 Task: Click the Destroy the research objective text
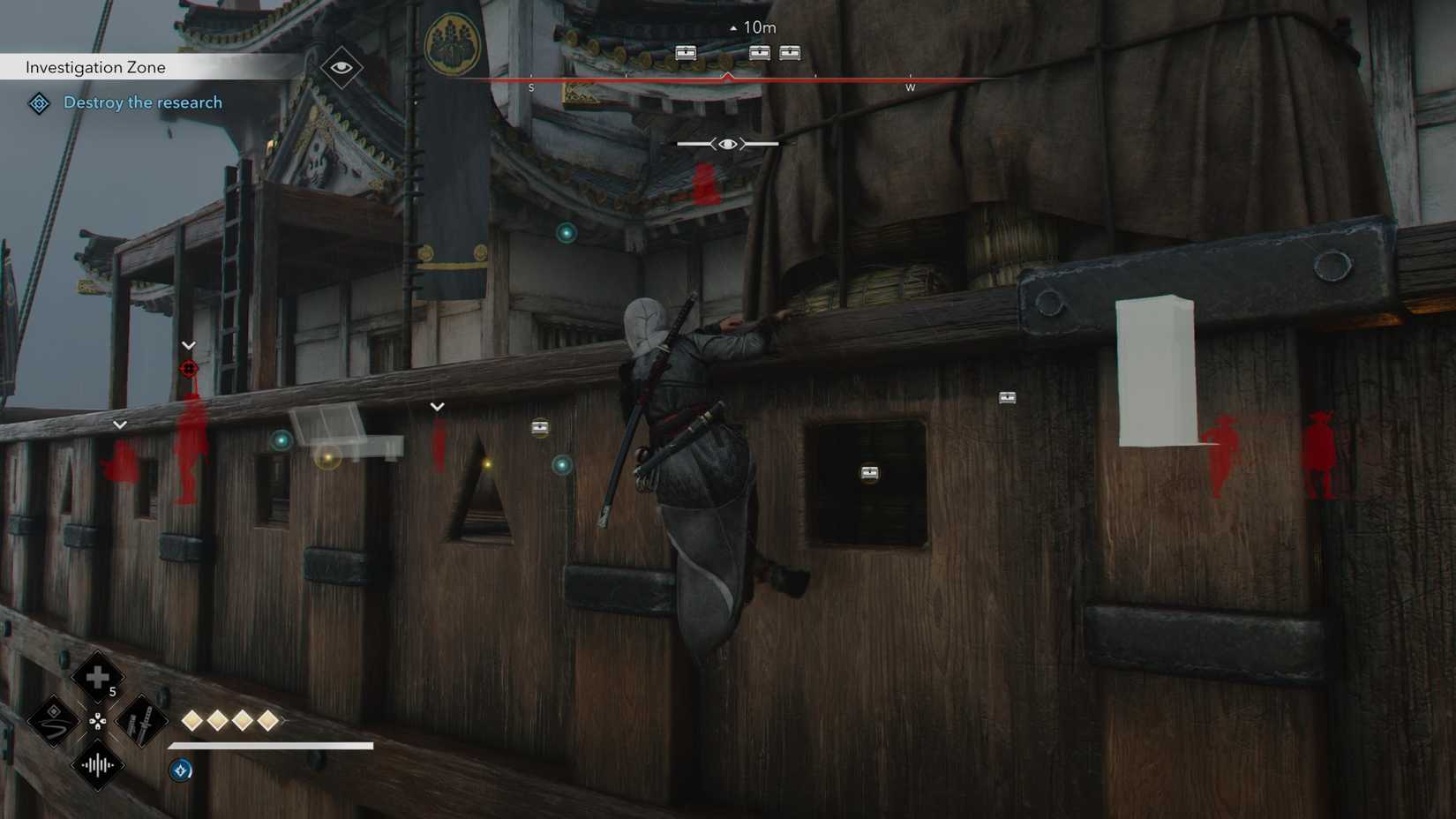point(142,102)
